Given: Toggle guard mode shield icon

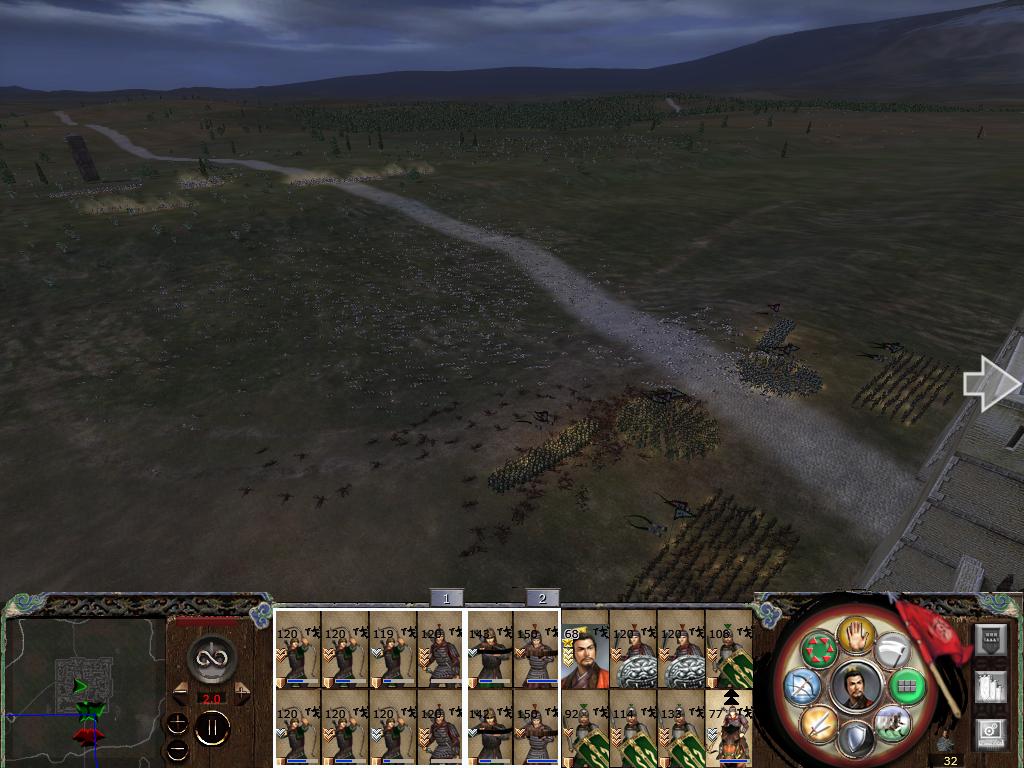Looking at the screenshot, I should [856, 739].
